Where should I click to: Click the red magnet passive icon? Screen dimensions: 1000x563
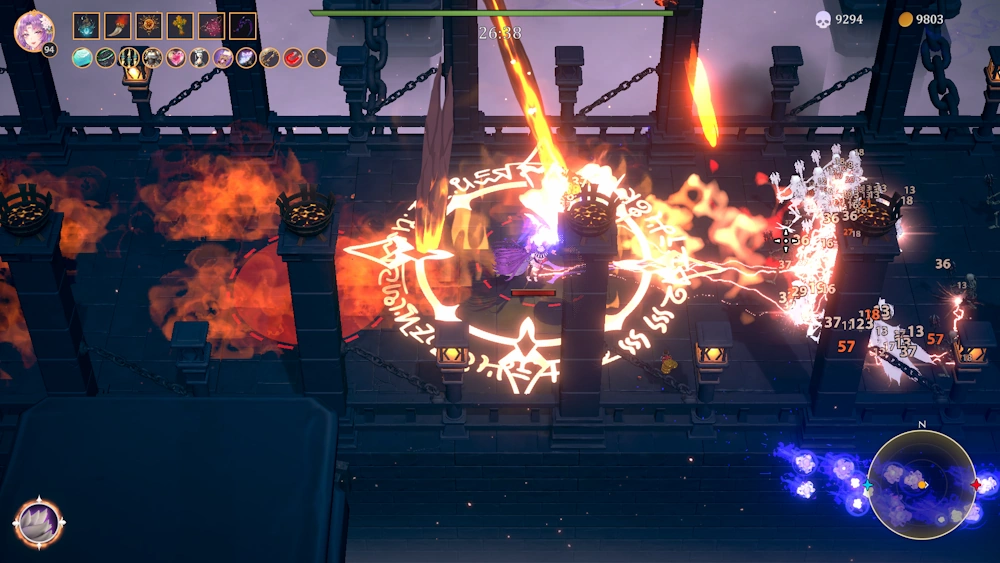293,58
